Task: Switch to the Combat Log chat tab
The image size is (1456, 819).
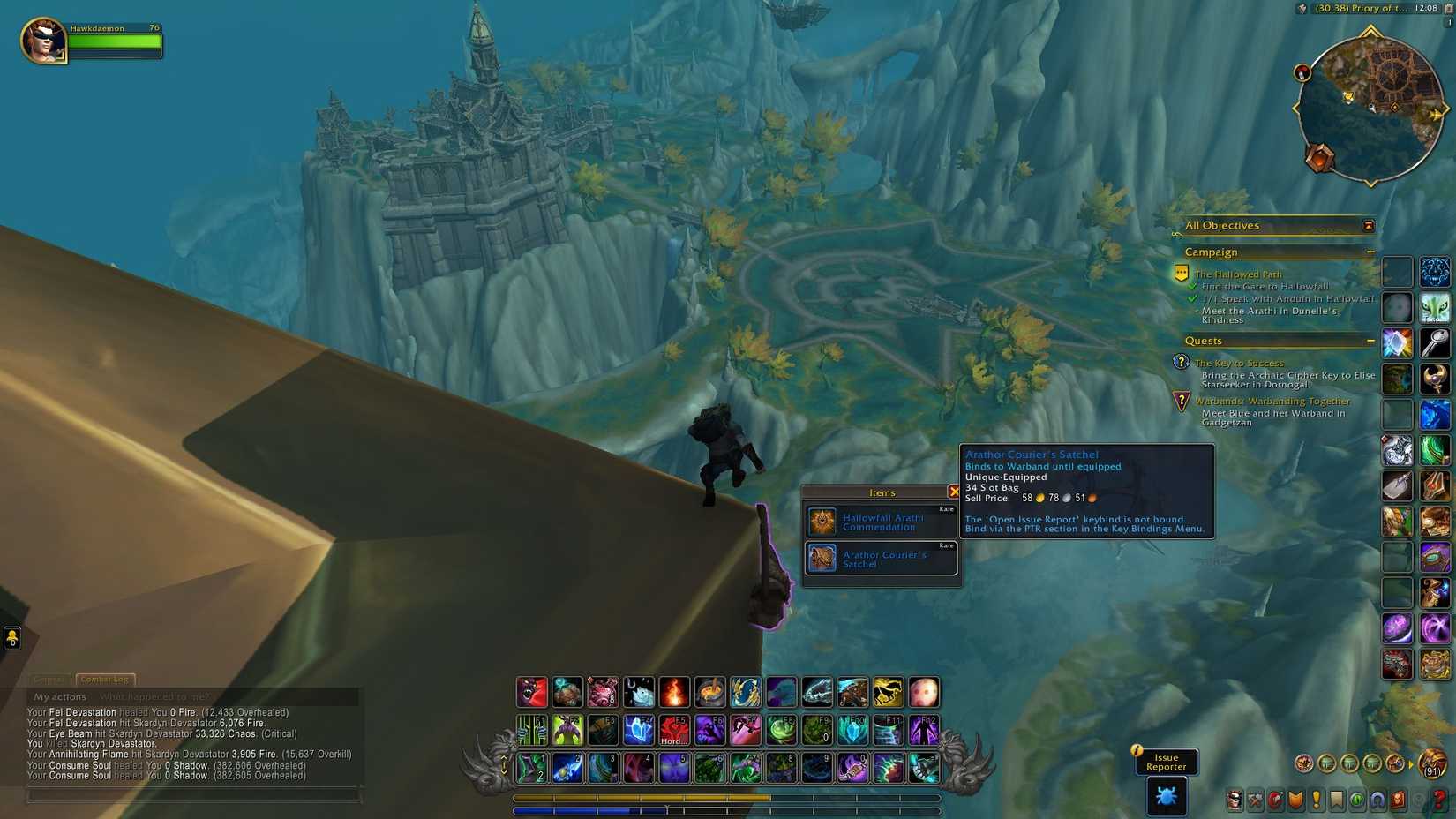Action: point(104,679)
